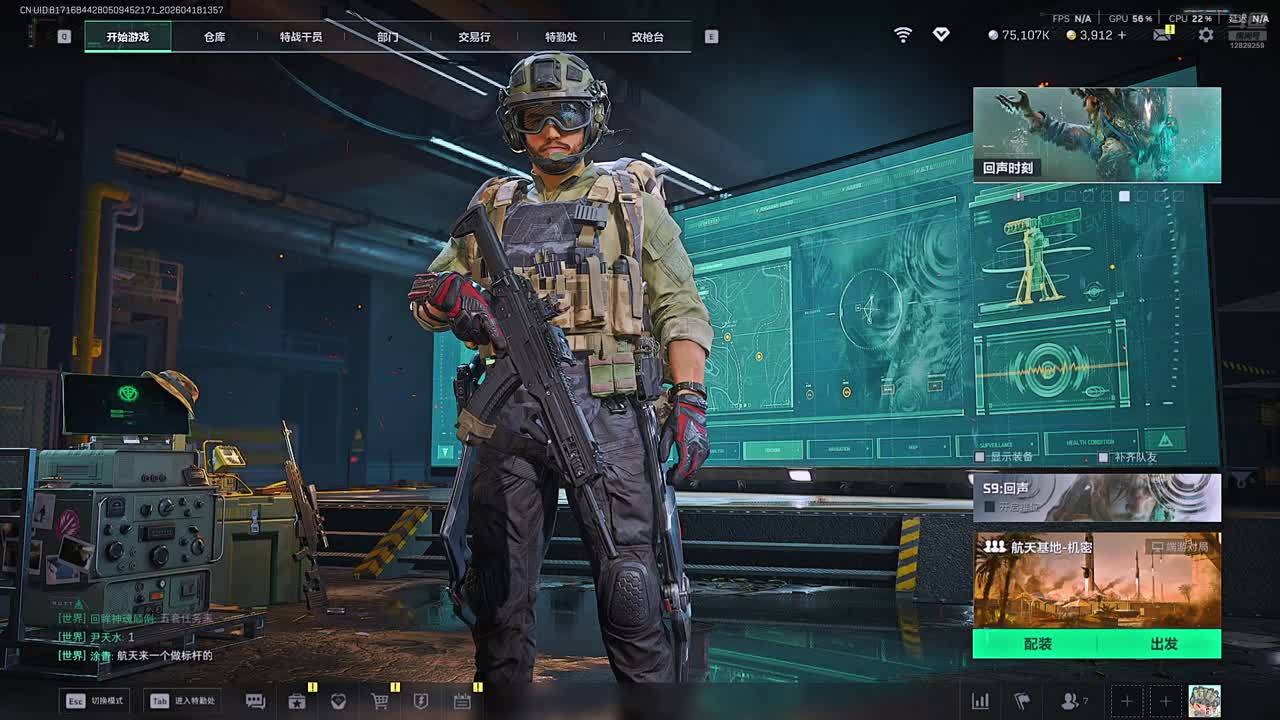1280x720 pixels.
Task: Open the 特战干员 operators tab
Action: point(301,37)
